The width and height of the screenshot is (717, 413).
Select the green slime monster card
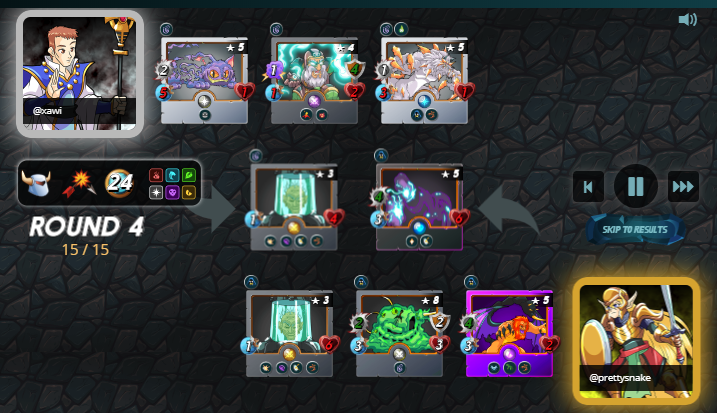point(400,332)
